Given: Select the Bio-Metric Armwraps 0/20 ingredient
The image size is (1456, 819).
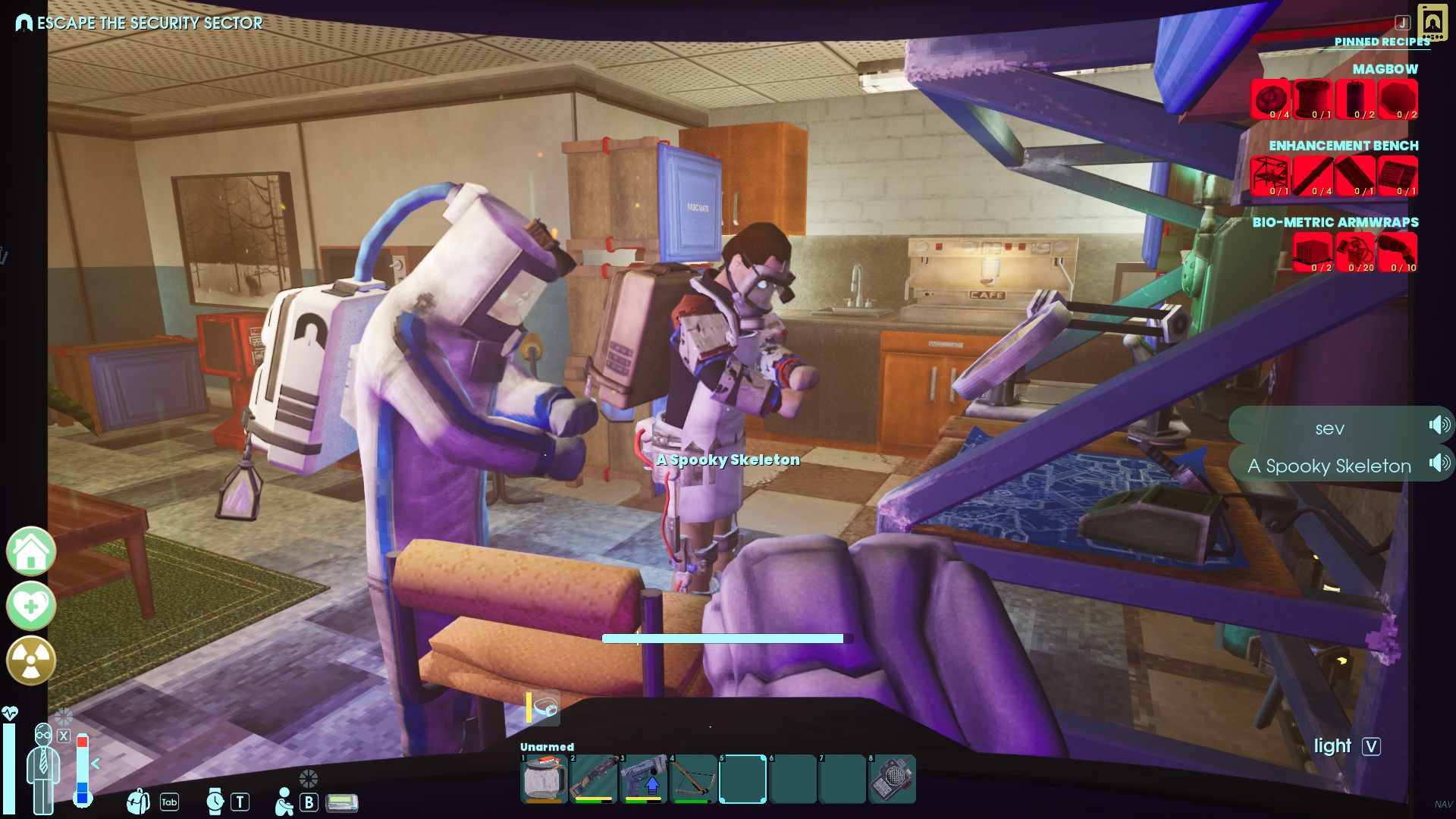Looking at the screenshot, I should 1355,253.
